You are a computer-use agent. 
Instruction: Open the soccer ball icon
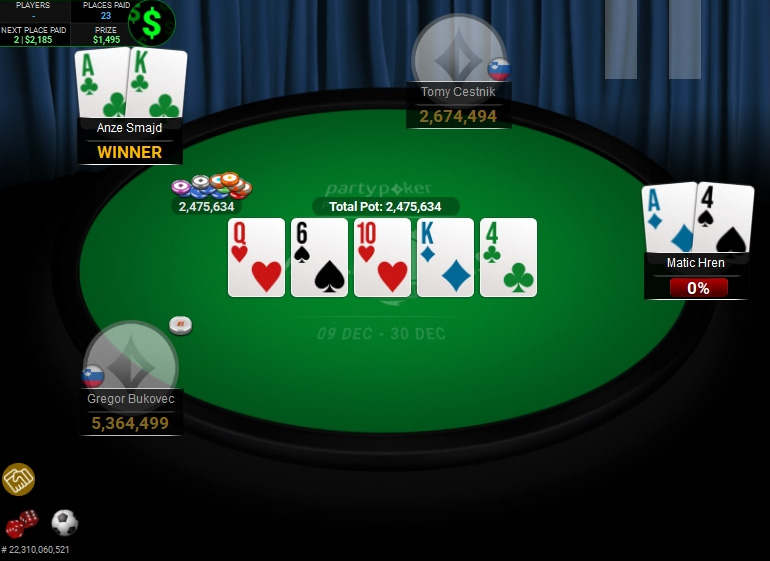tap(65, 522)
